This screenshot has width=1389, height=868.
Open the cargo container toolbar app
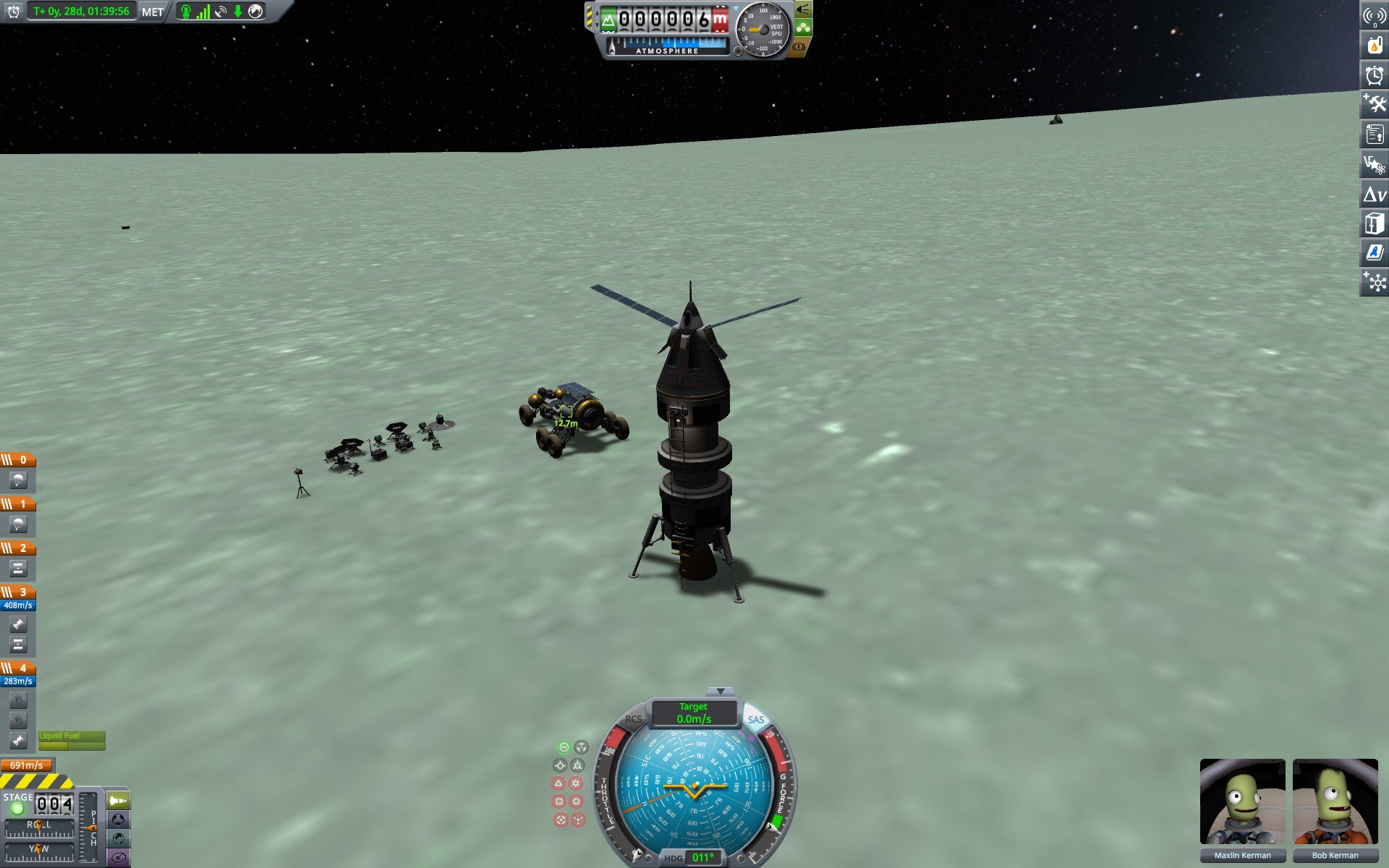coord(1374,224)
